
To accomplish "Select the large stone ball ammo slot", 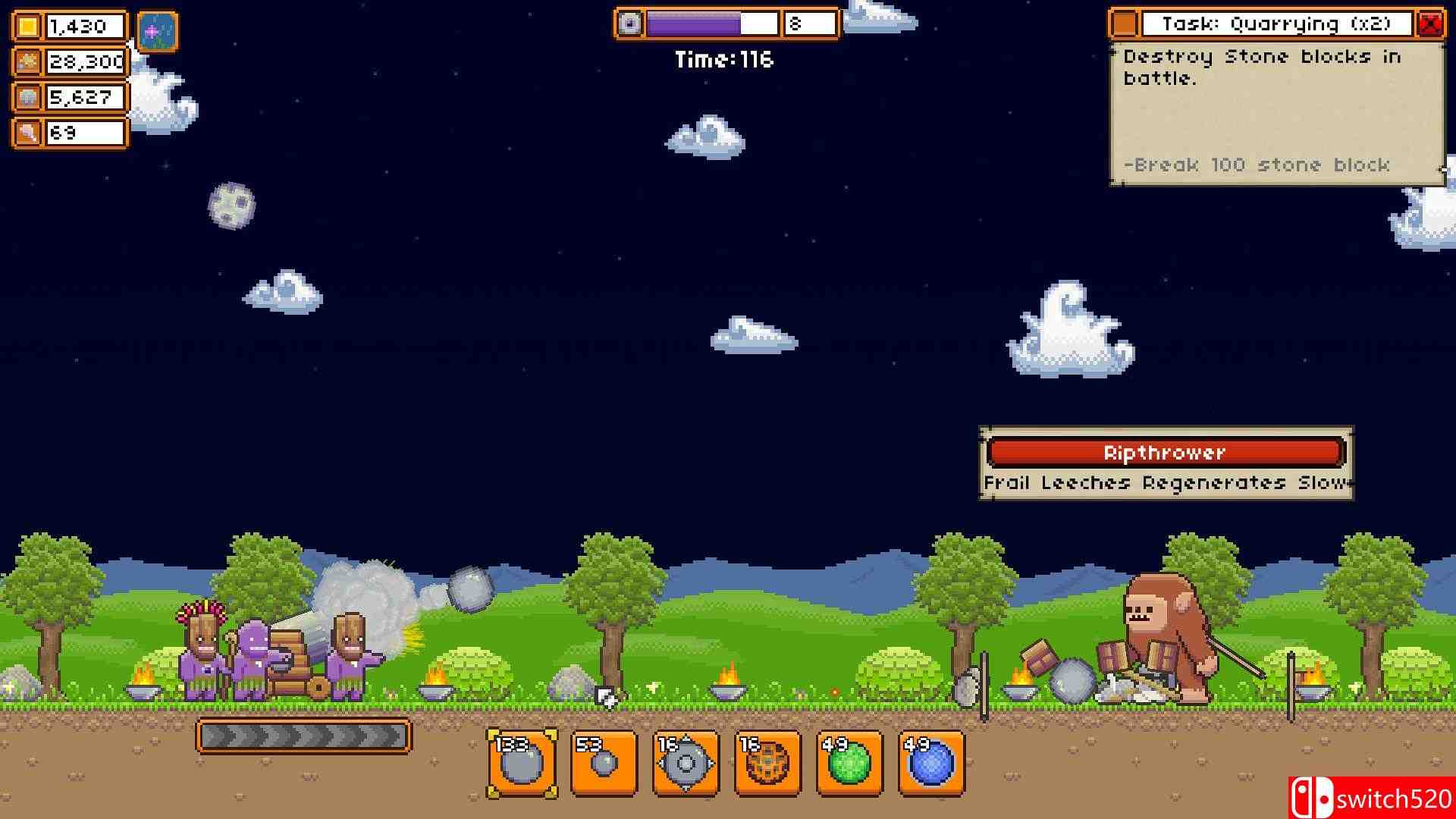I will [523, 762].
